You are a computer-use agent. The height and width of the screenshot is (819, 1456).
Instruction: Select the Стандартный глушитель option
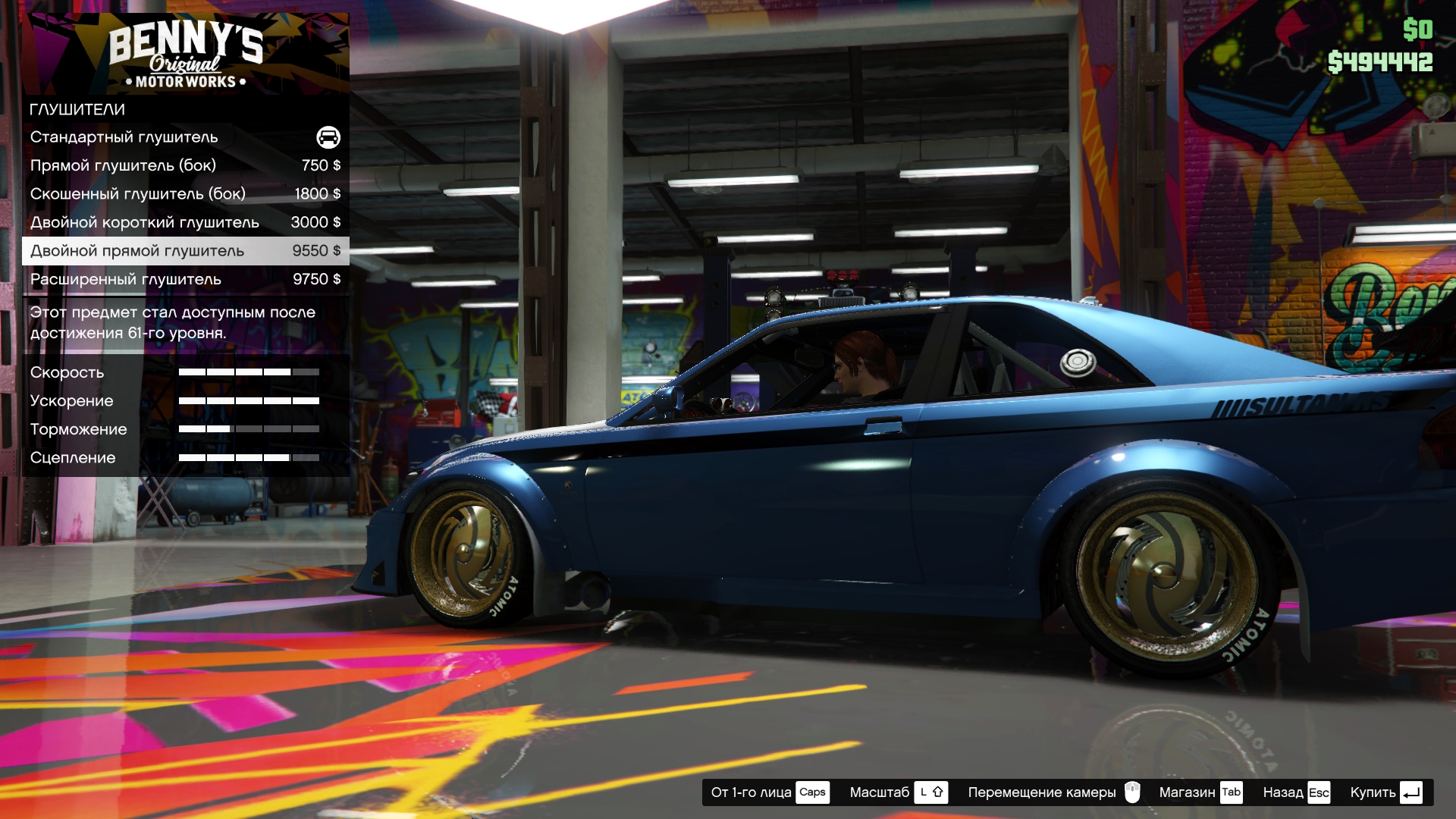pos(185,137)
